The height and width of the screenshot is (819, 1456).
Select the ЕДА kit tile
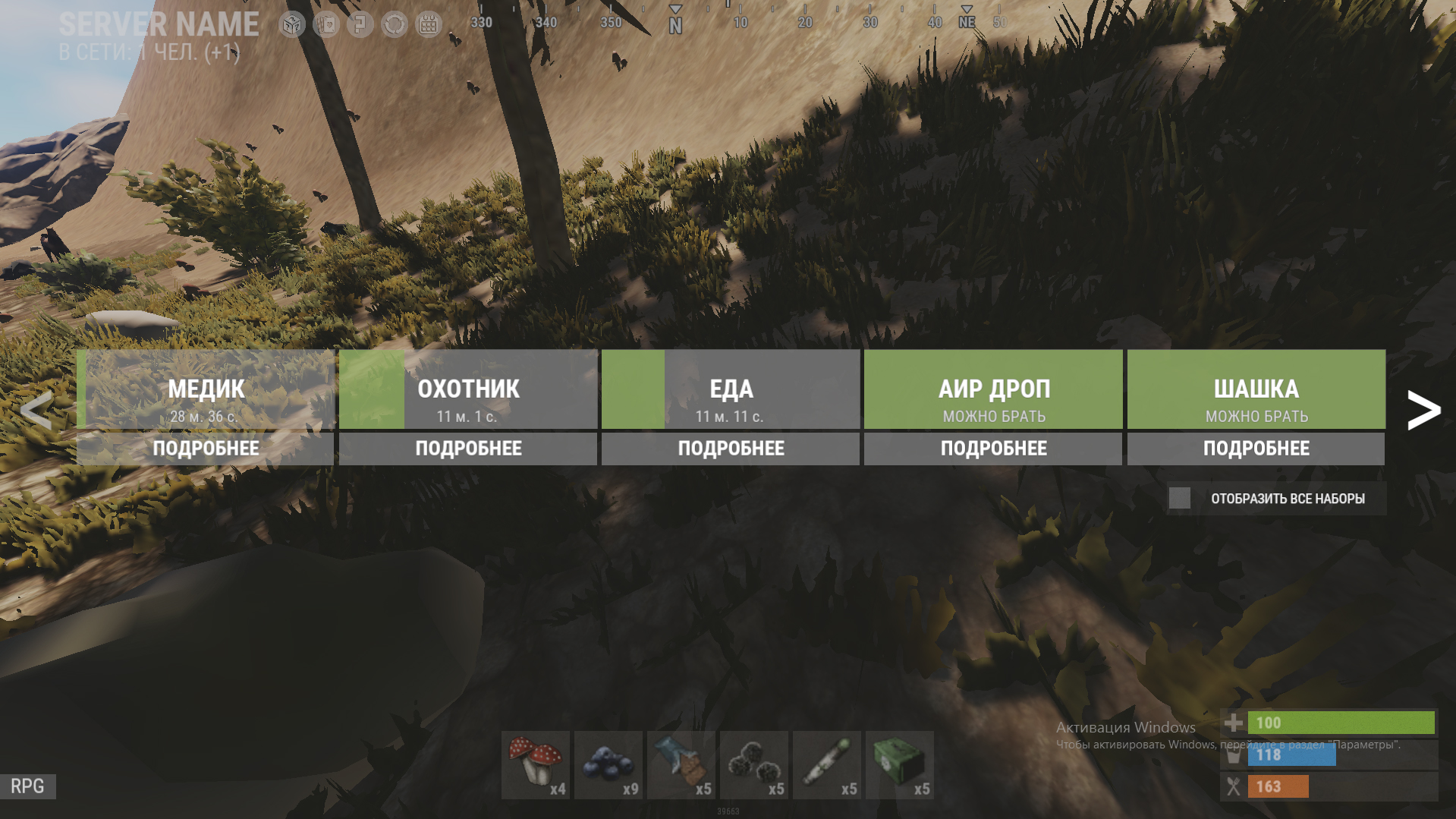[x=731, y=389]
